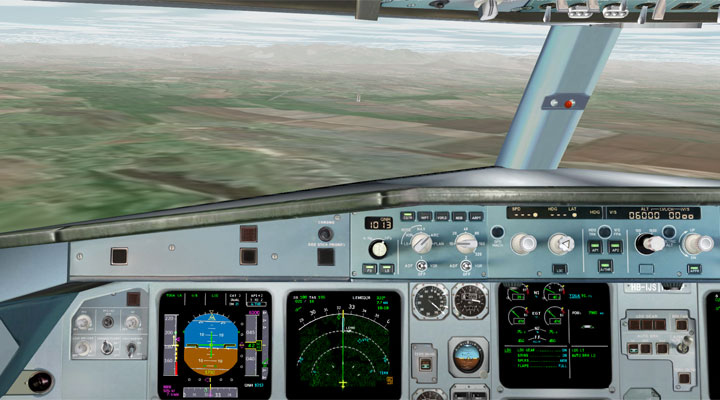Toggle the VOR.D display button

coord(442,216)
